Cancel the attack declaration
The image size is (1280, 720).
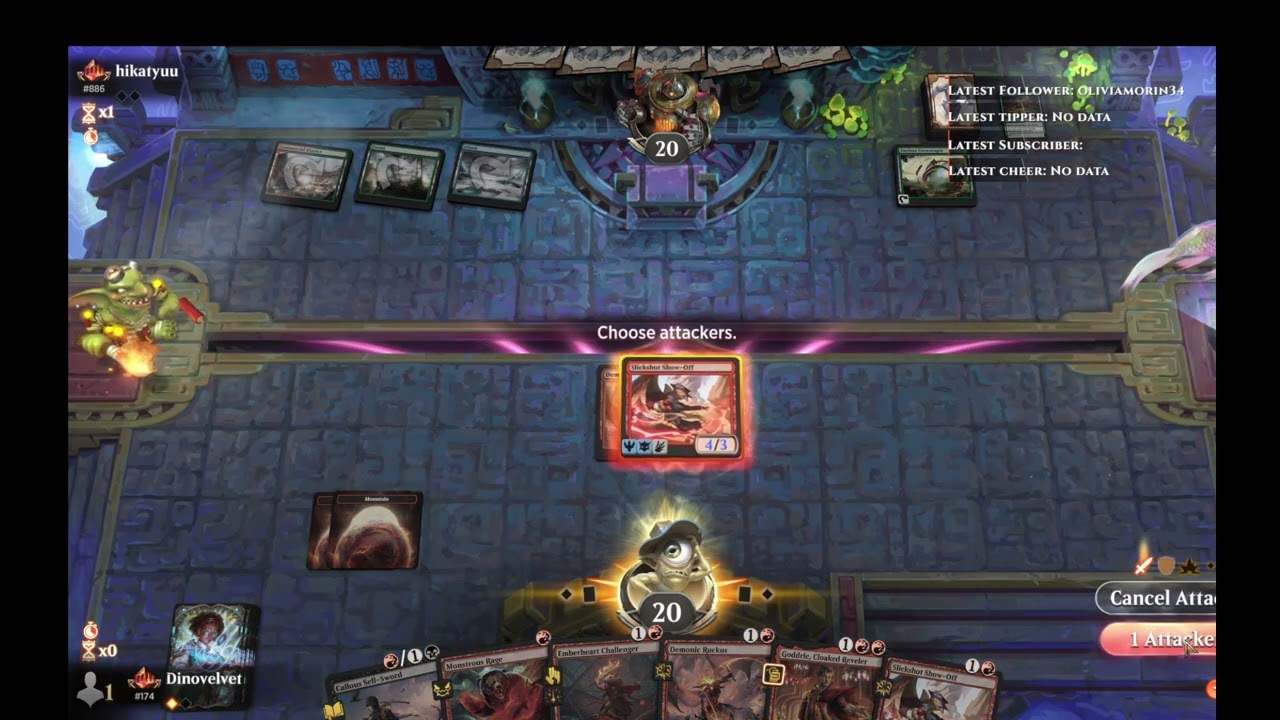(x=1158, y=598)
